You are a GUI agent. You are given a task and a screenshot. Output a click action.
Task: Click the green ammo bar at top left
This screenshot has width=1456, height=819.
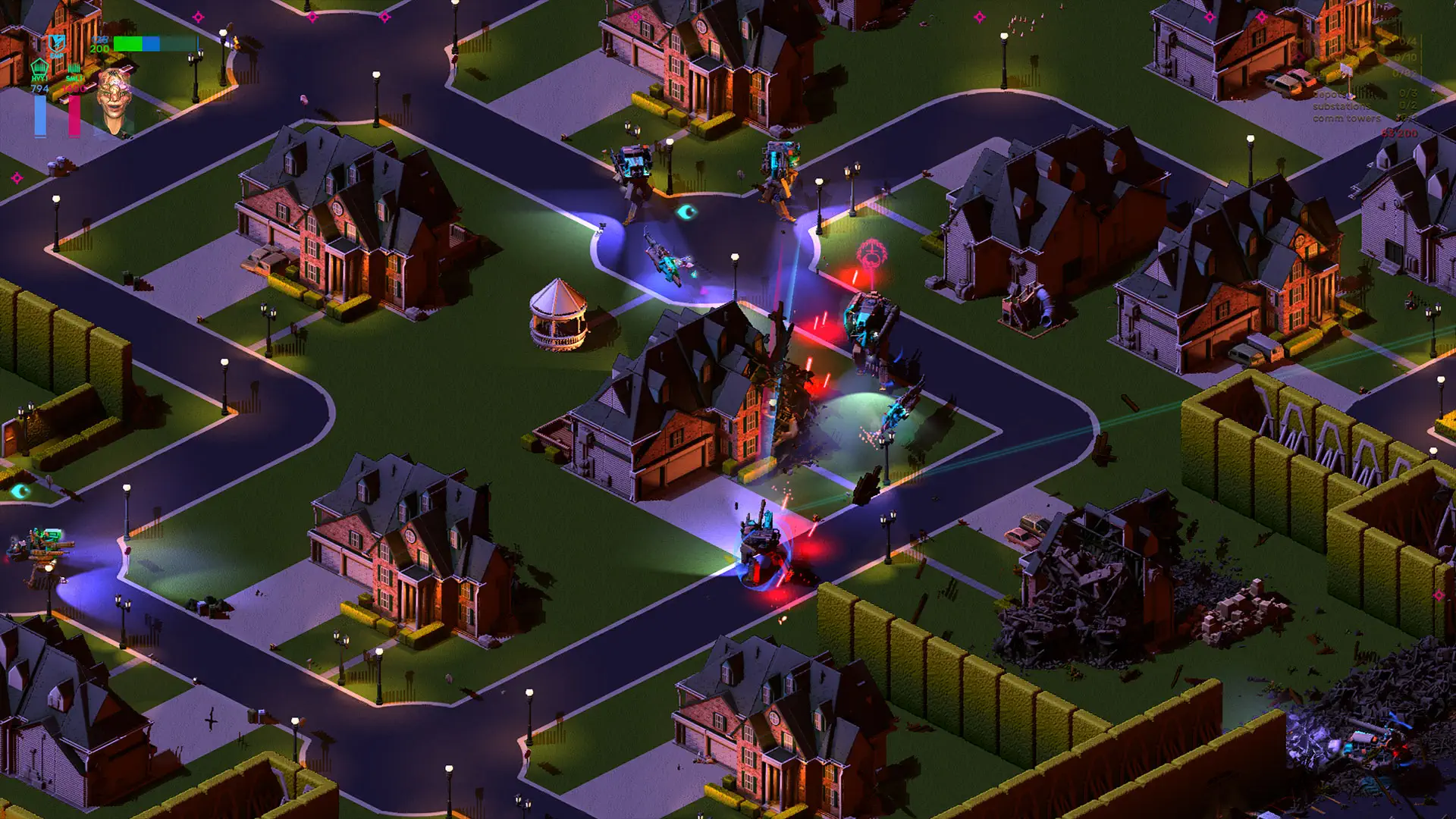pos(127,43)
